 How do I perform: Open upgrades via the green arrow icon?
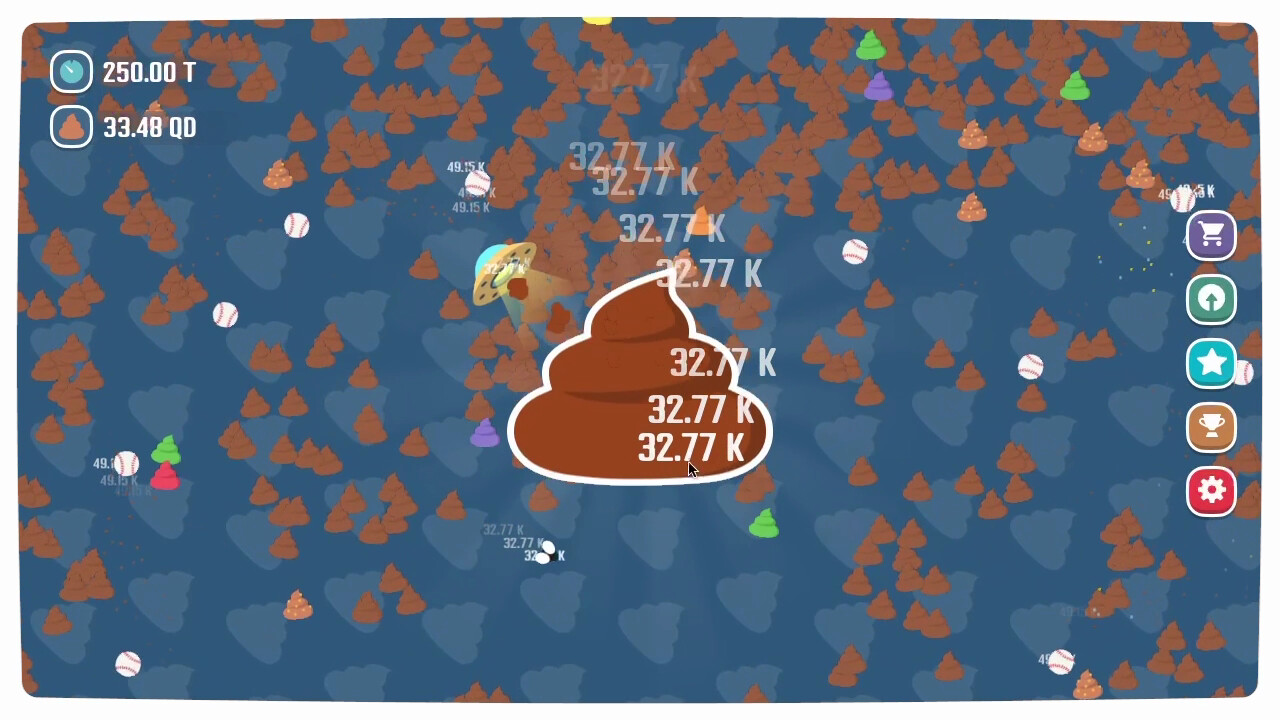(1210, 300)
